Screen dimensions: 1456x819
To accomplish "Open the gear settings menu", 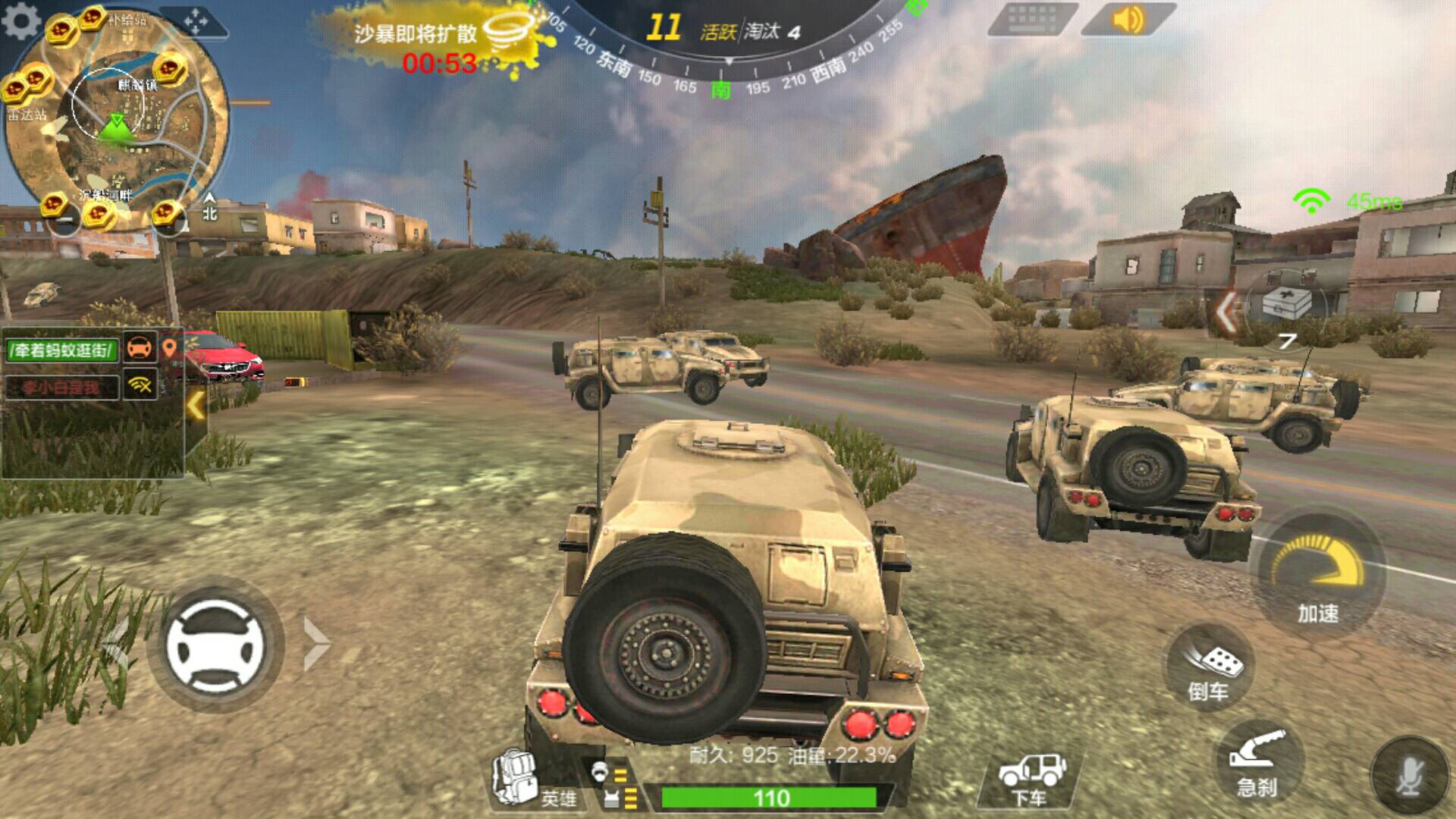I will click(20, 20).
